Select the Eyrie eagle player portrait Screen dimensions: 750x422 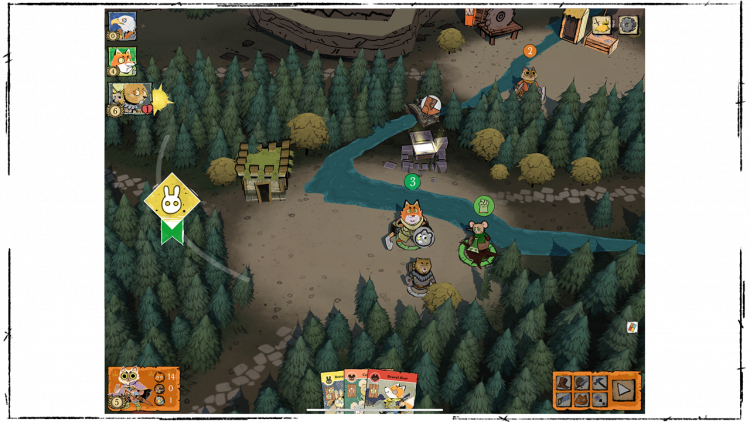(x=122, y=25)
